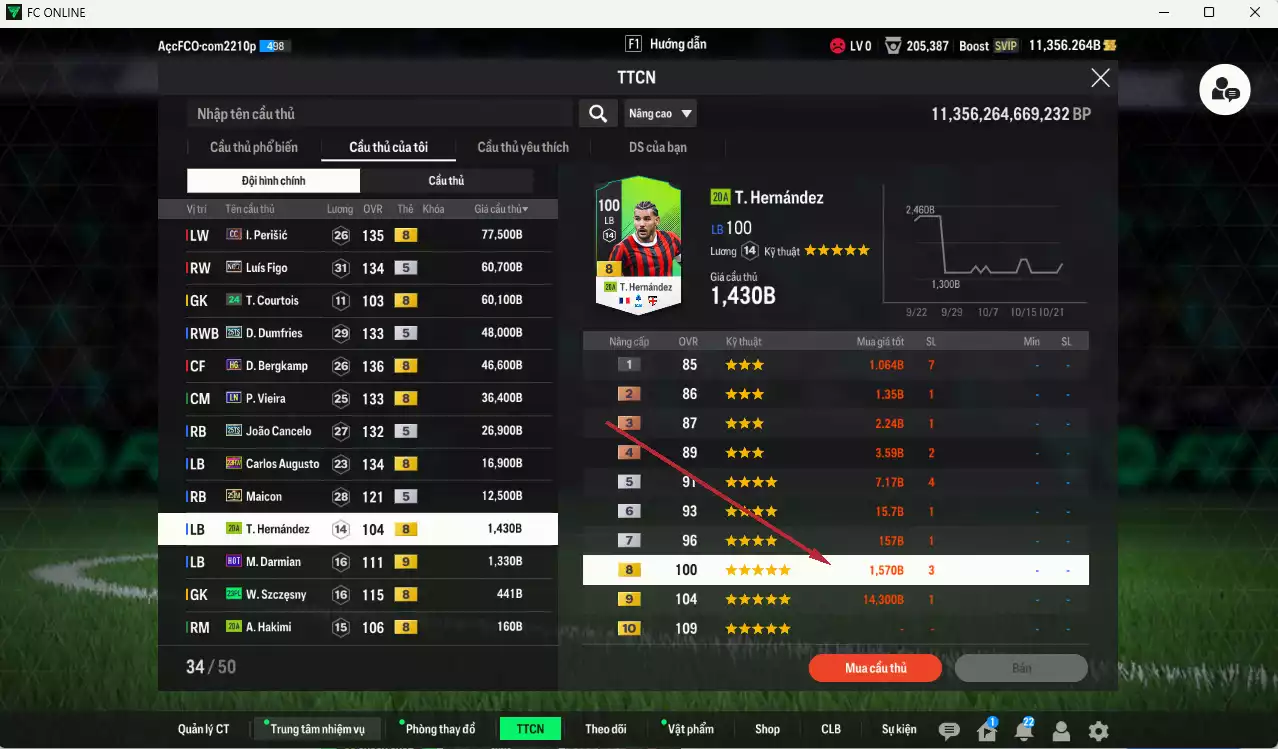
Task: Sort list by Giá cầu thủ column
Action: point(501,209)
